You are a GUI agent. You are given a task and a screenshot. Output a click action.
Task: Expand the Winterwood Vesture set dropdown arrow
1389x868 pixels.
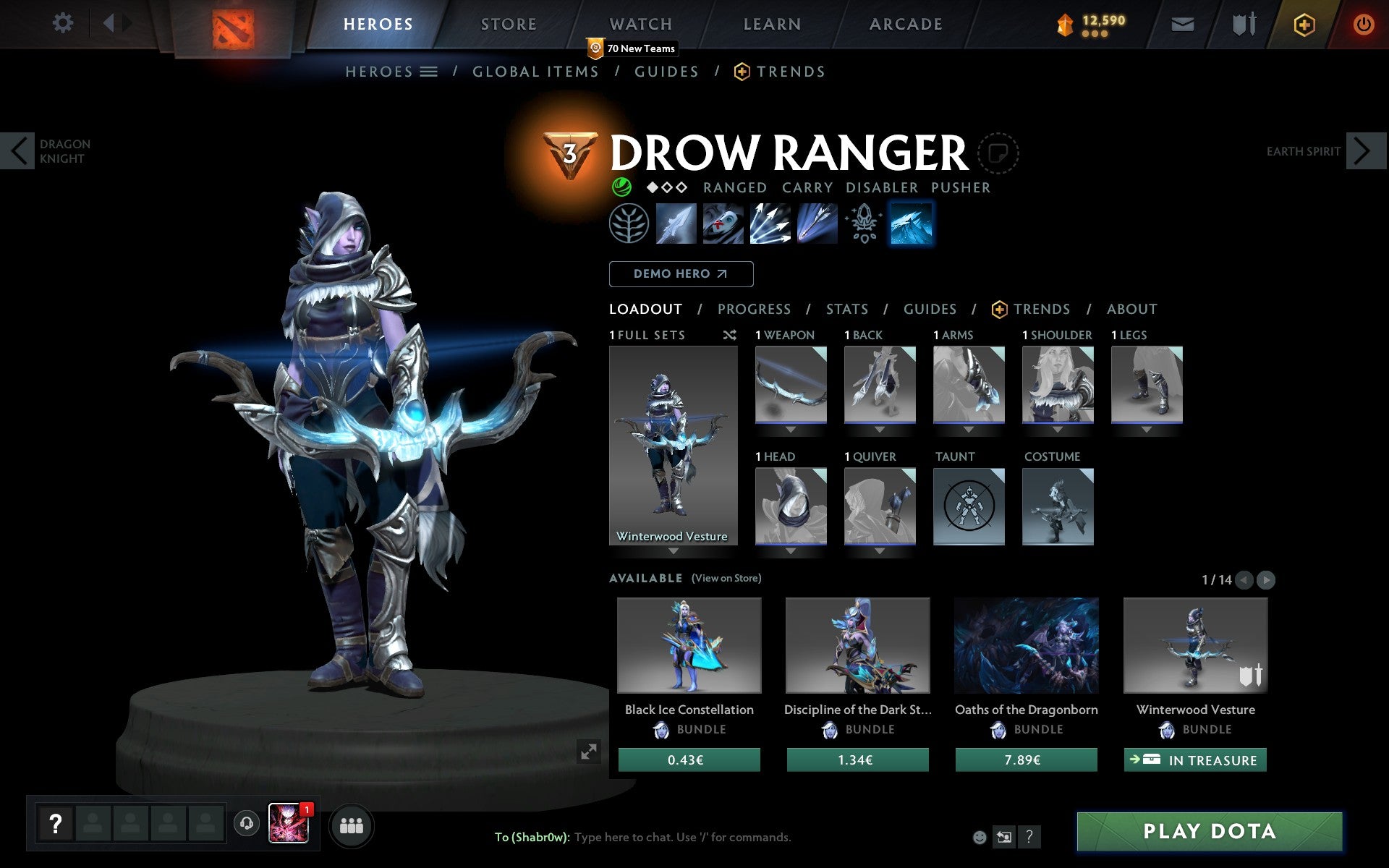pyautogui.click(x=674, y=550)
